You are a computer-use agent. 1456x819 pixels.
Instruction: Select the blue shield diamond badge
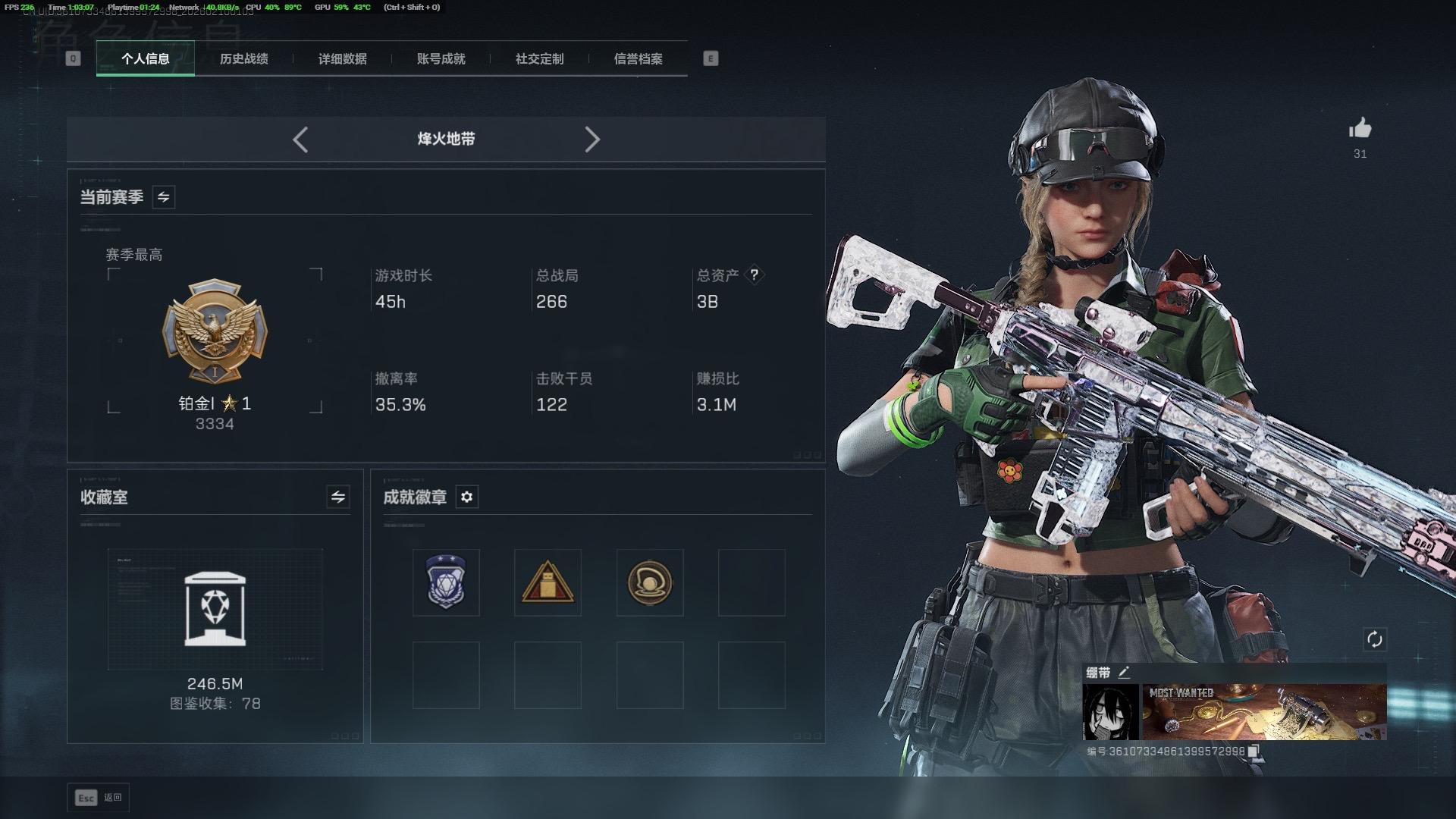pyautogui.click(x=446, y=582)
